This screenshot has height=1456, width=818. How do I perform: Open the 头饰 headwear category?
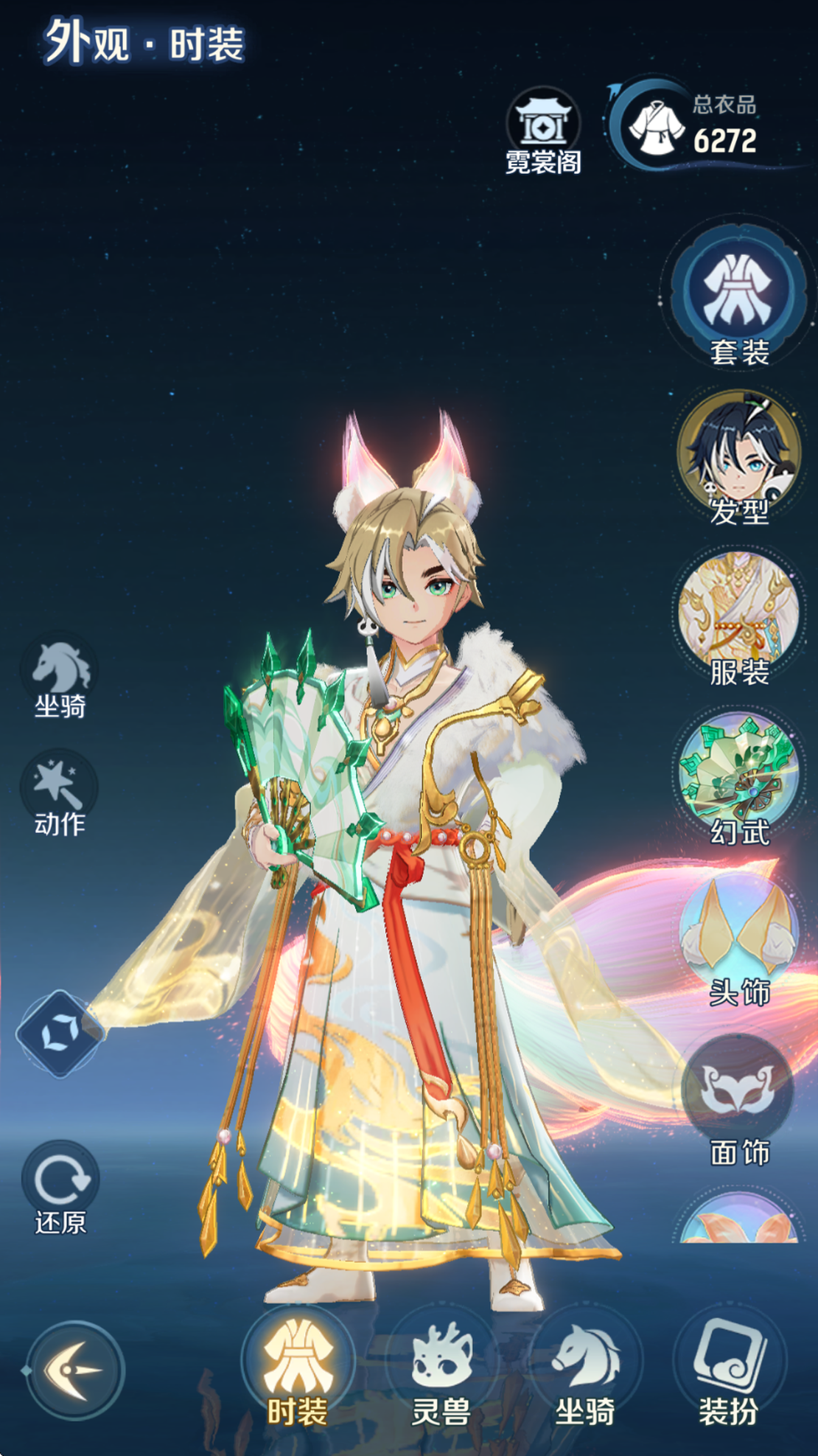pyautogui.click(x=738, y=938)
